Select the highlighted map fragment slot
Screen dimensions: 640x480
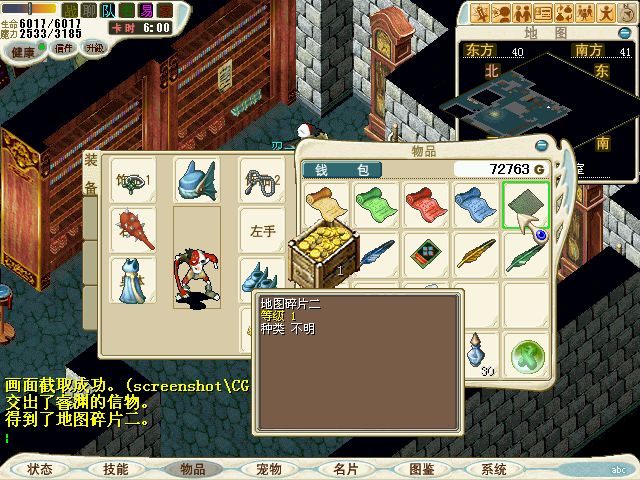tap(526, 203)
